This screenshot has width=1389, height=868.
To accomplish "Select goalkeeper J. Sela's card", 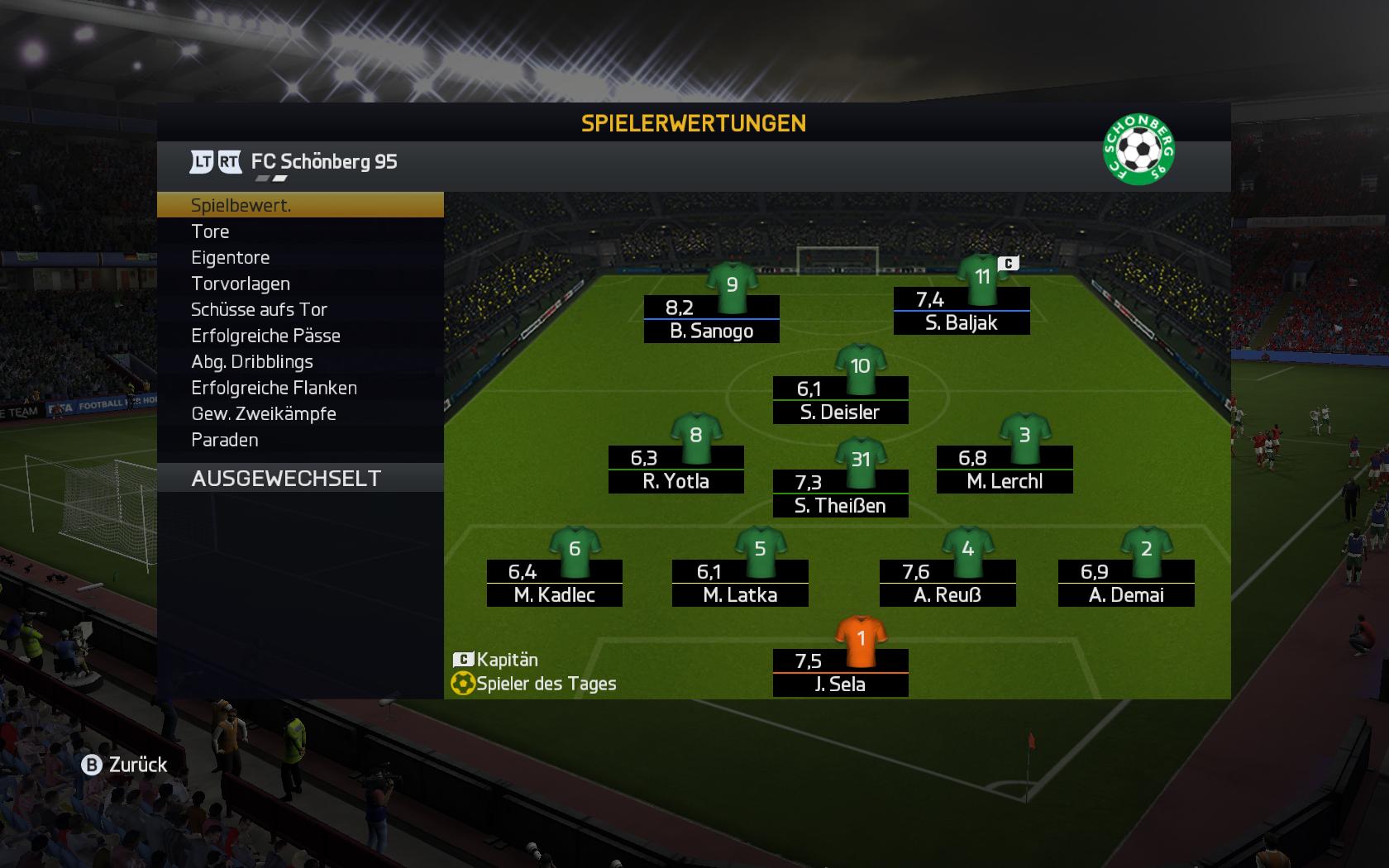I will (x=840, y=673).
